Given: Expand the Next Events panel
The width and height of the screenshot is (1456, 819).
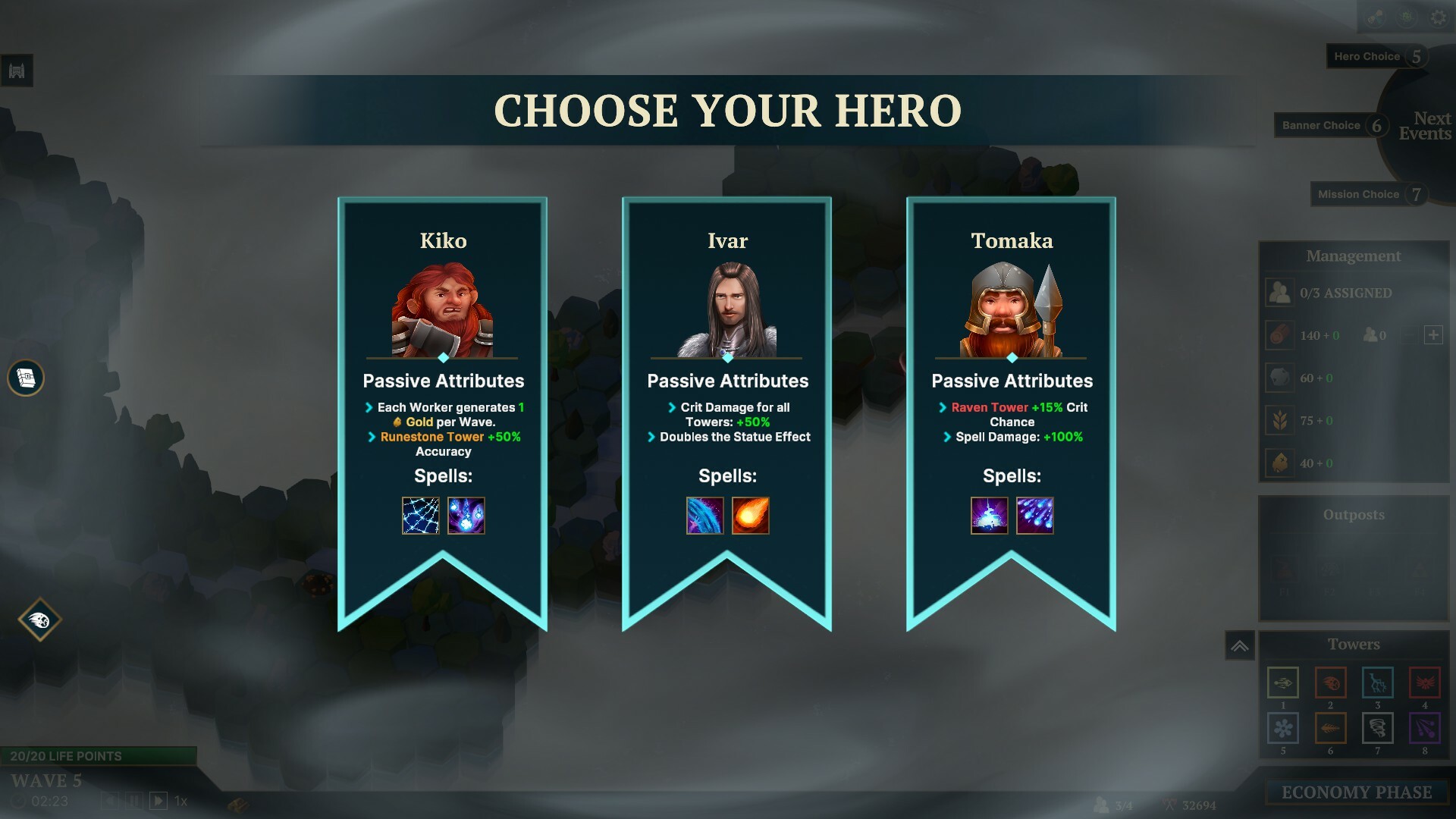Looking at the screenshot, I should (x=1426, y=125).
